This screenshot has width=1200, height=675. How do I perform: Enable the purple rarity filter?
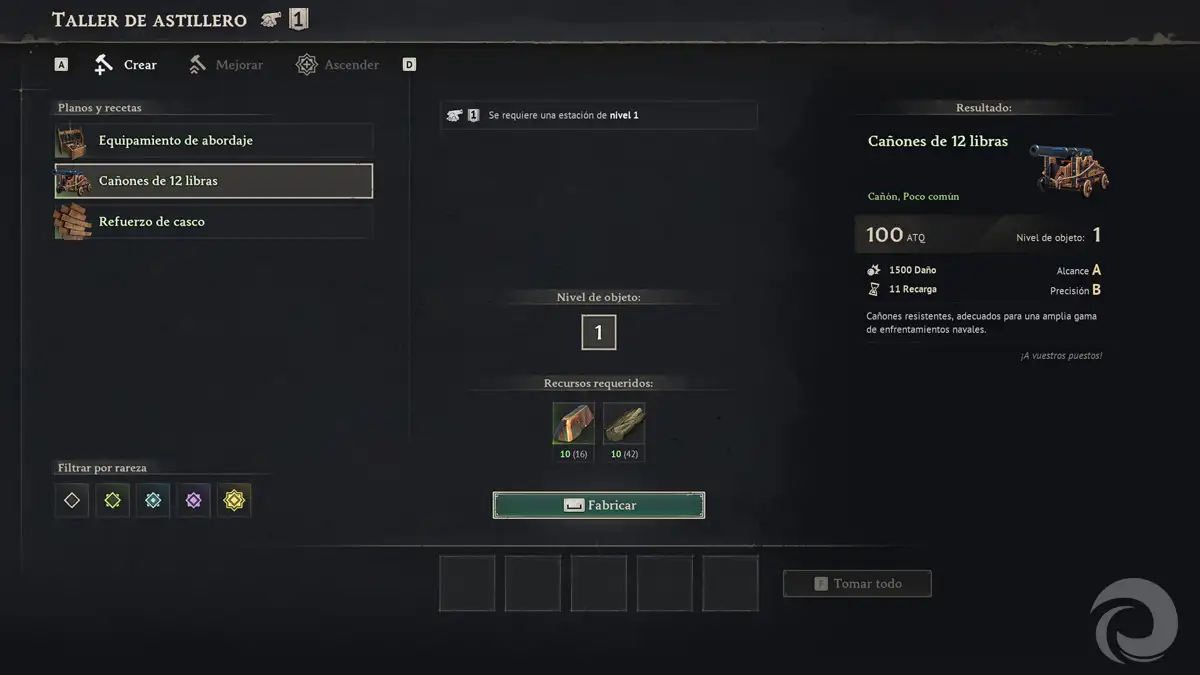pyautogui.click(x=194, y=500)
